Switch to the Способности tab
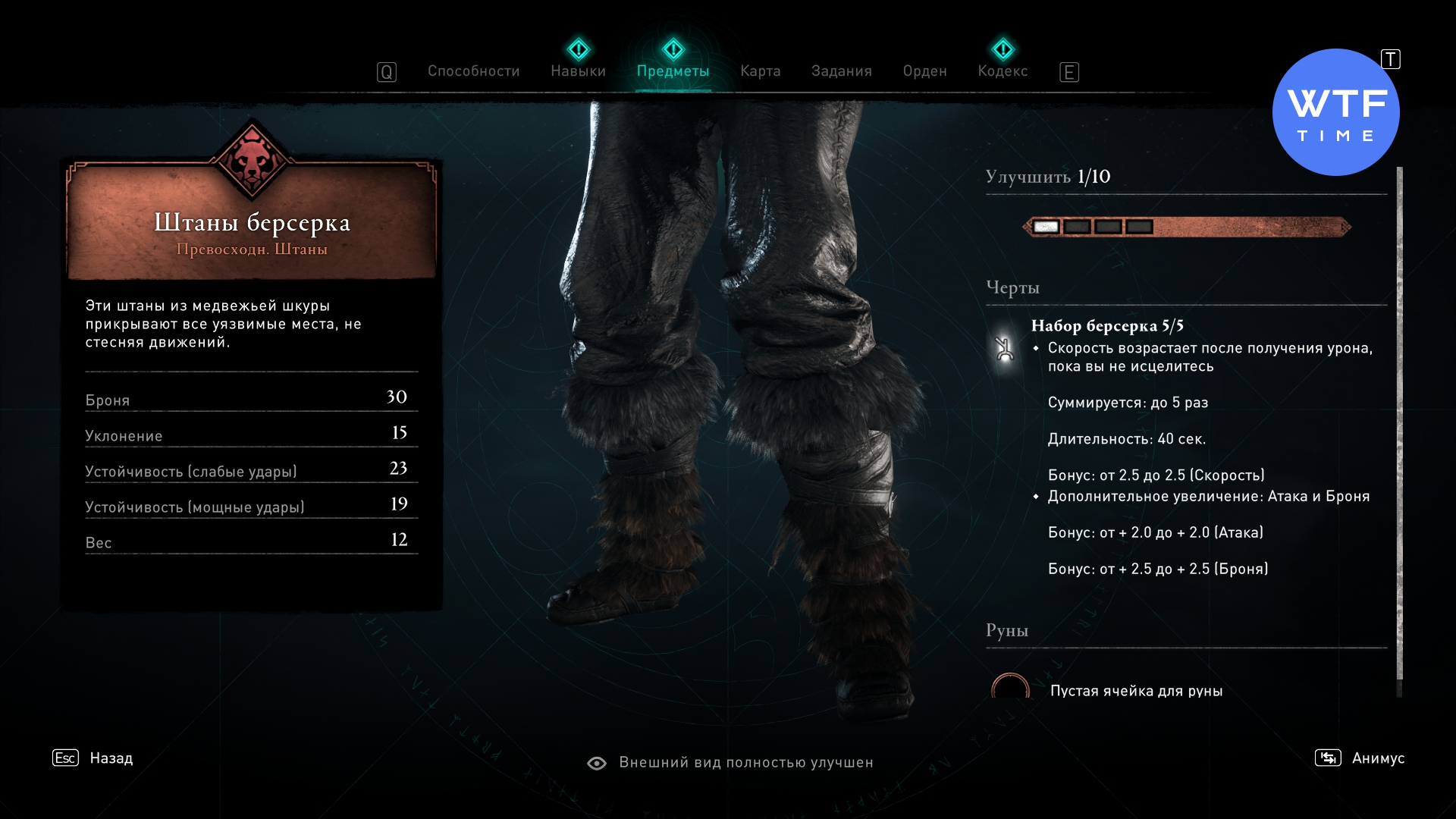Screen dimensions: 1456x819 pyautogui.click(x=473, y=71)
